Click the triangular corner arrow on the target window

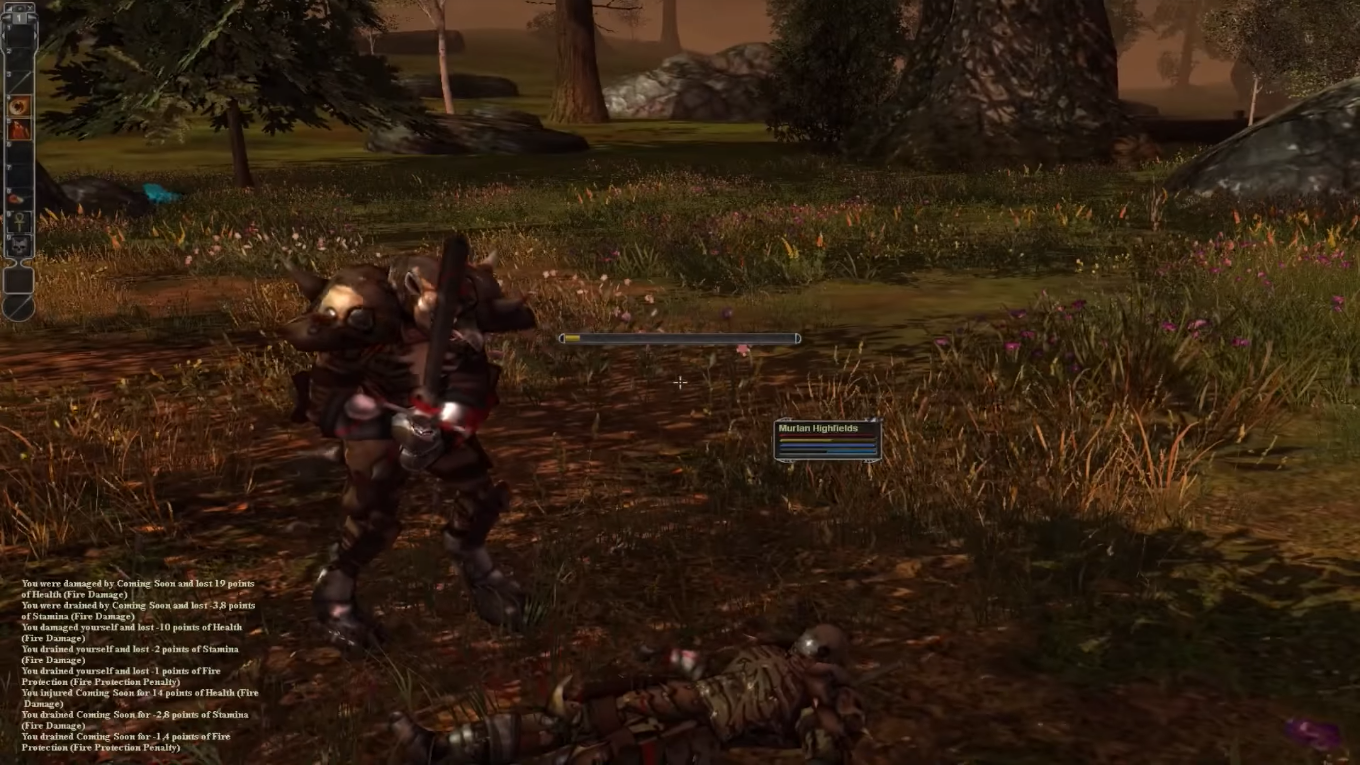tap(873, 420)
